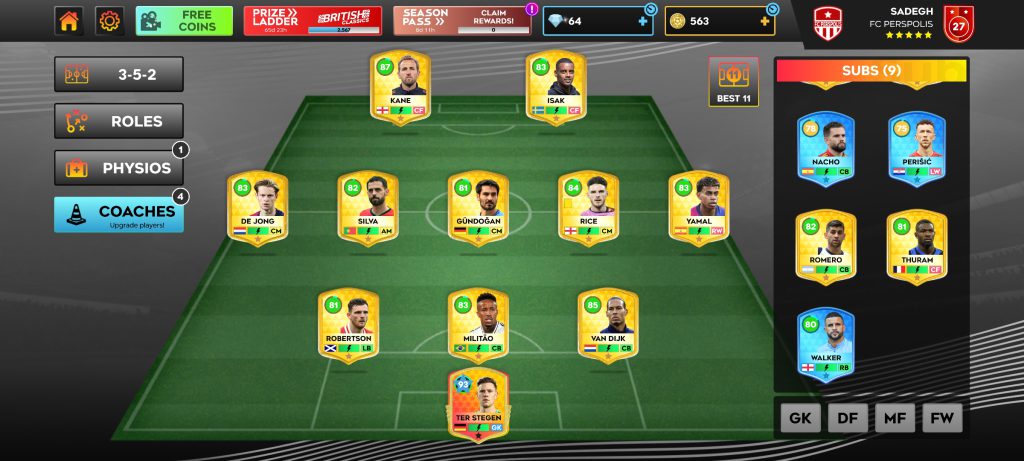Pick Yamal's card on the pitch

(x=699, y=208)
